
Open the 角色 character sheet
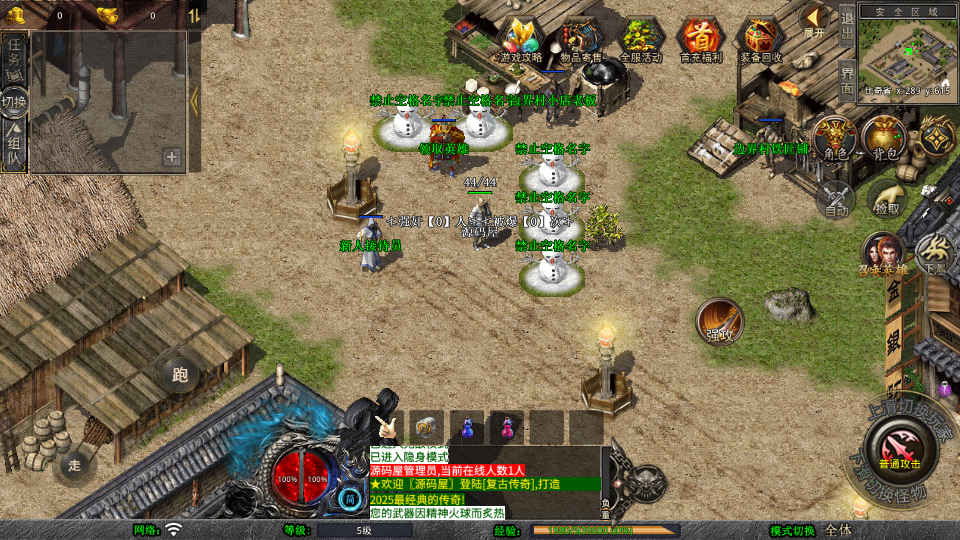[x=834, y=139]
